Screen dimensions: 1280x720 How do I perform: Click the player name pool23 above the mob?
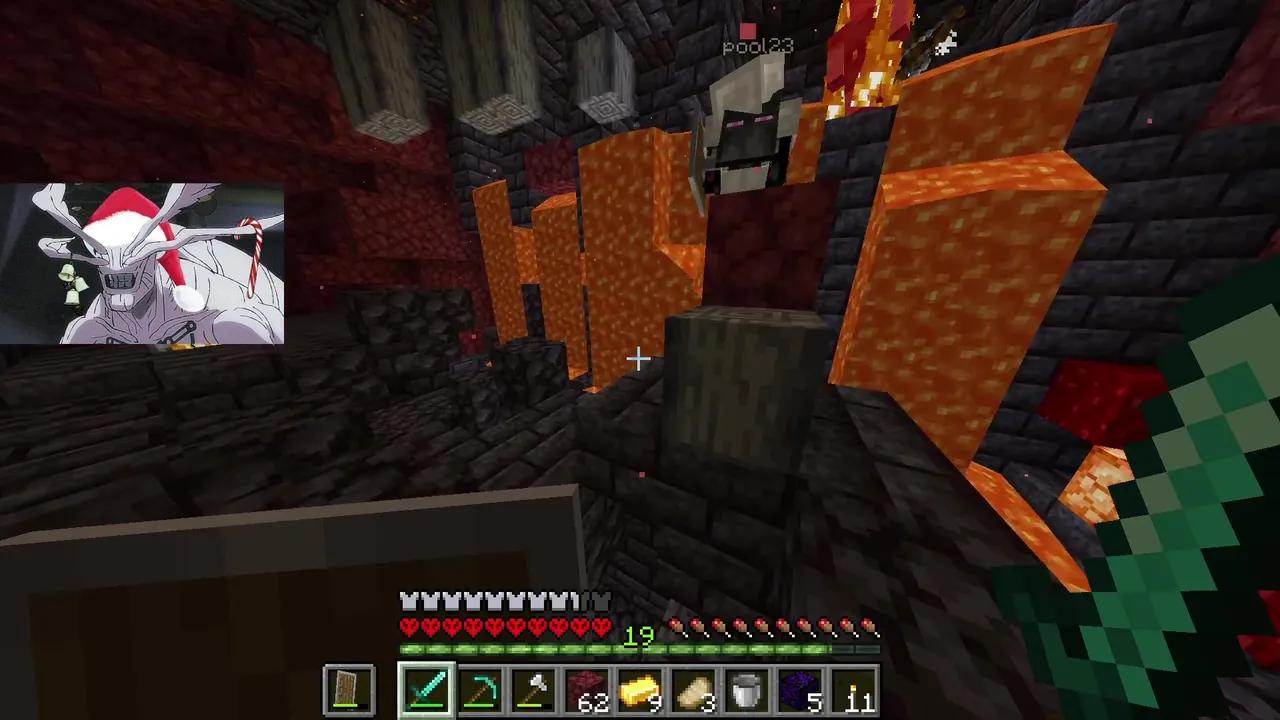click(757, 46)
